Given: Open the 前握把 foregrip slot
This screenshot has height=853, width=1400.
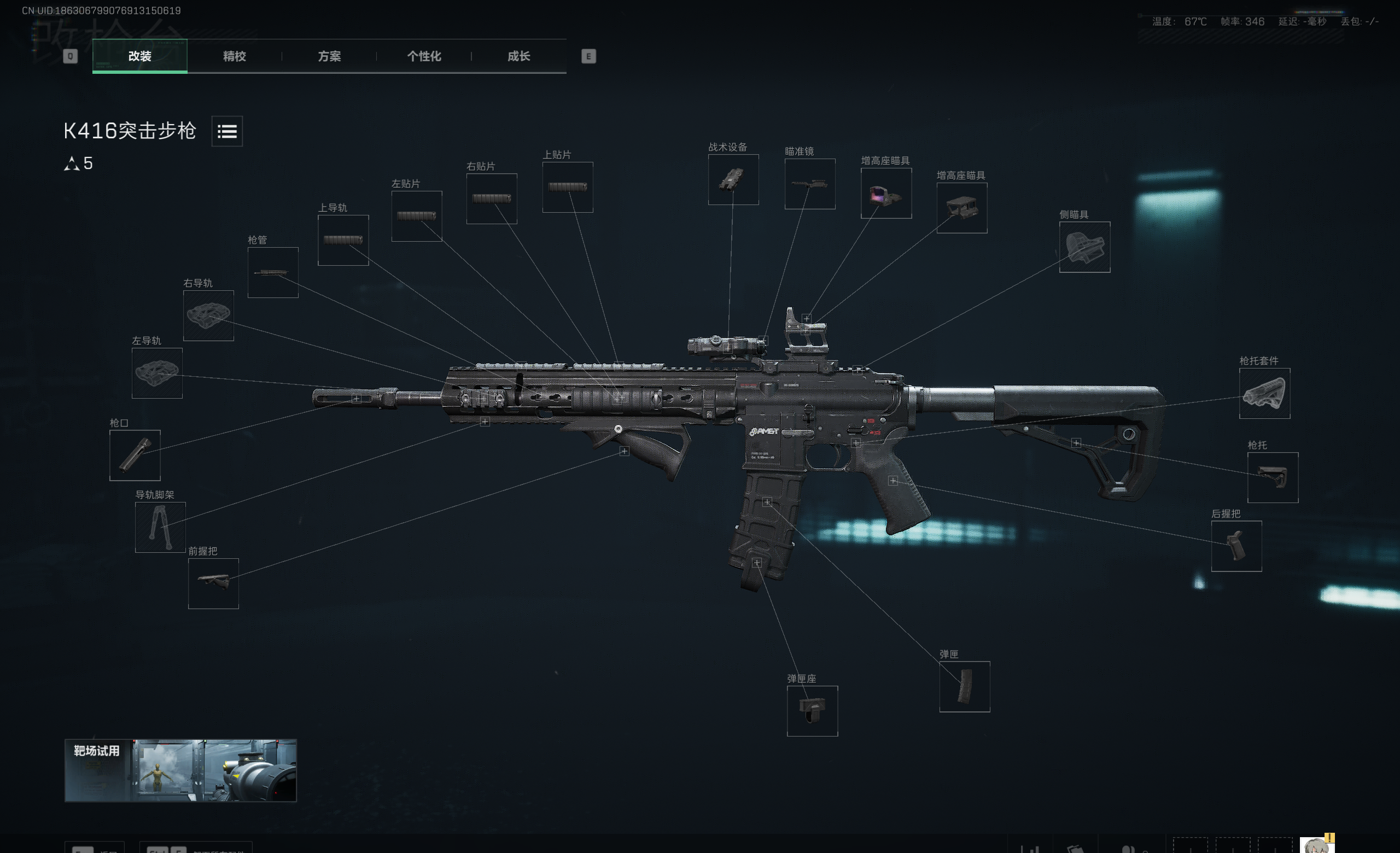Looking at the screenshot, I should pyautogui.click(x=213, y=583).
